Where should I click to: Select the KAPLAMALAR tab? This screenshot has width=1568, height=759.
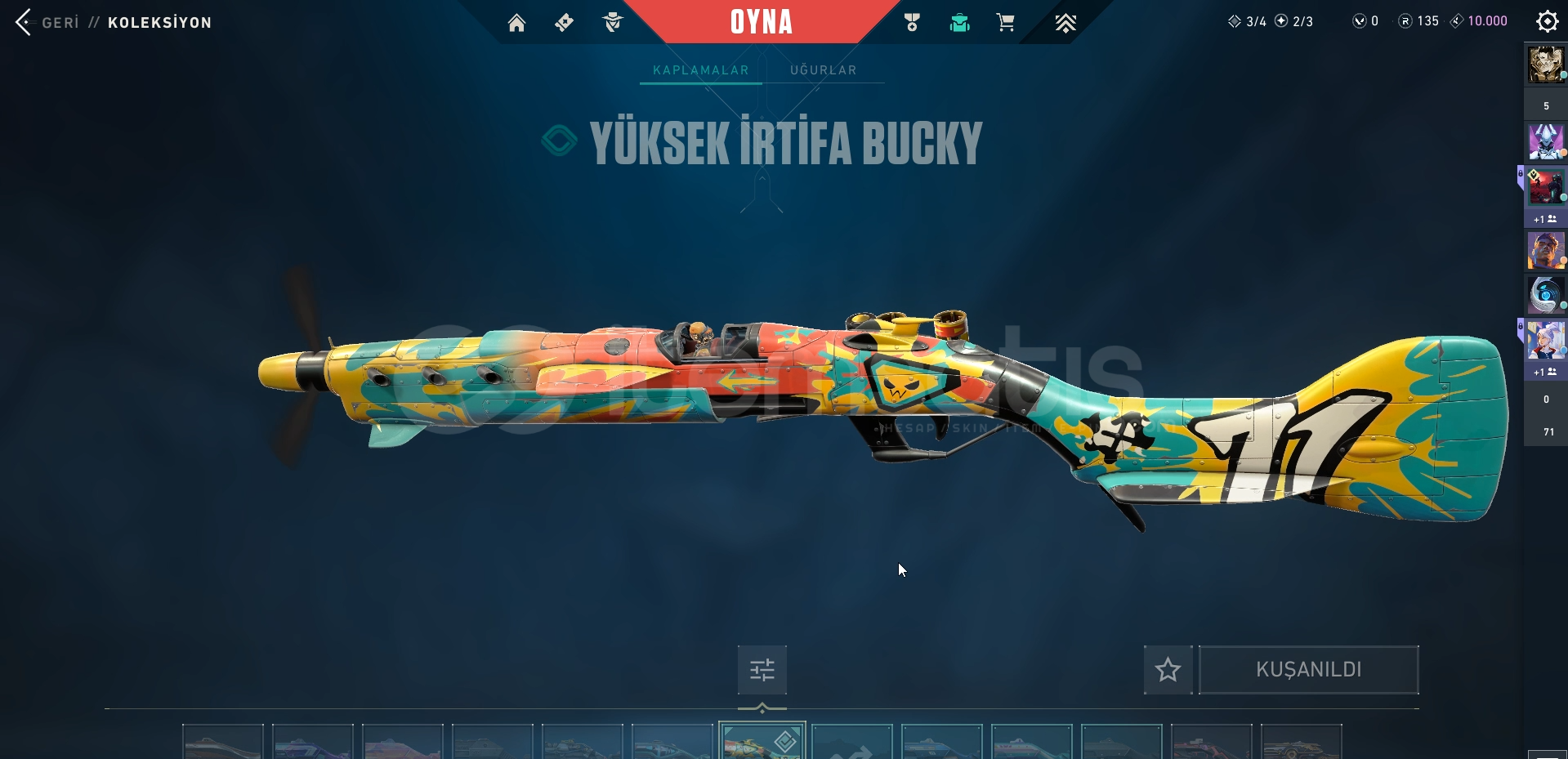tap(700, 70)
